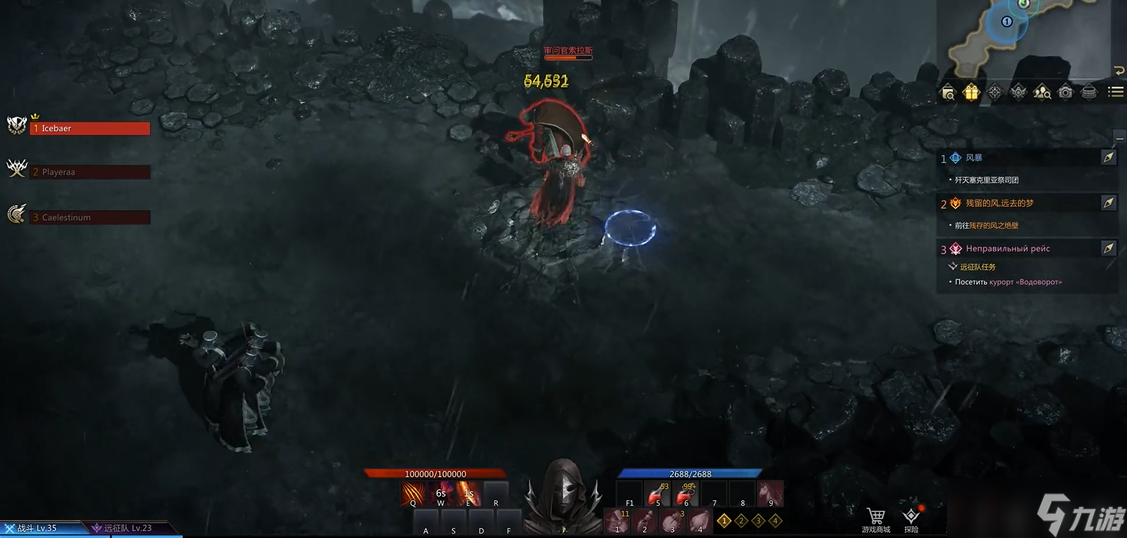Use the red potion in slot 6
The width and height of the screenshot is (1127, 538).
[686, 494]
